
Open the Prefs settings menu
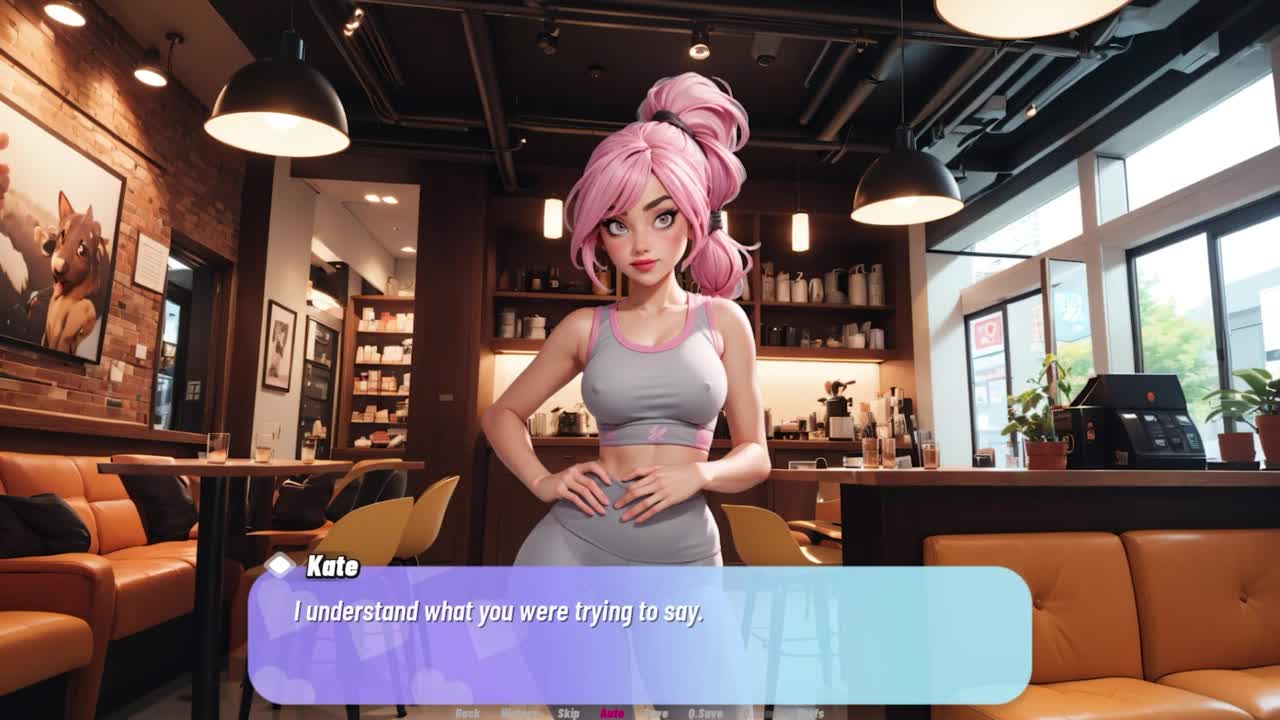810,713
